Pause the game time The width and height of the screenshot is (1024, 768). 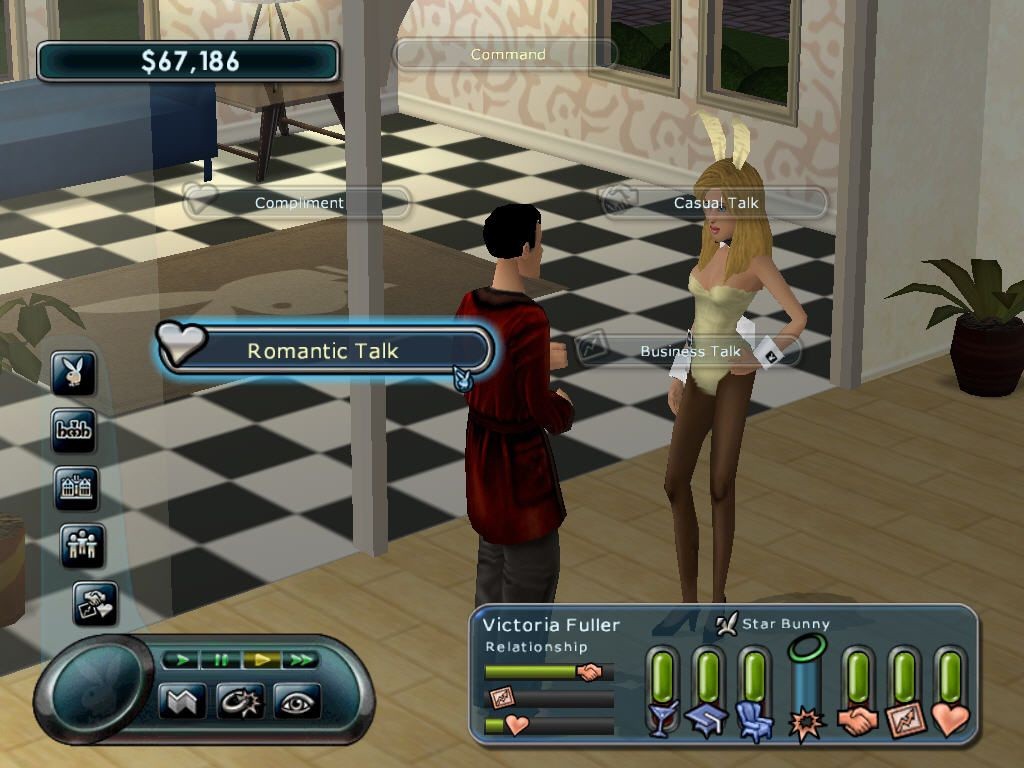[x=220, y=660]
